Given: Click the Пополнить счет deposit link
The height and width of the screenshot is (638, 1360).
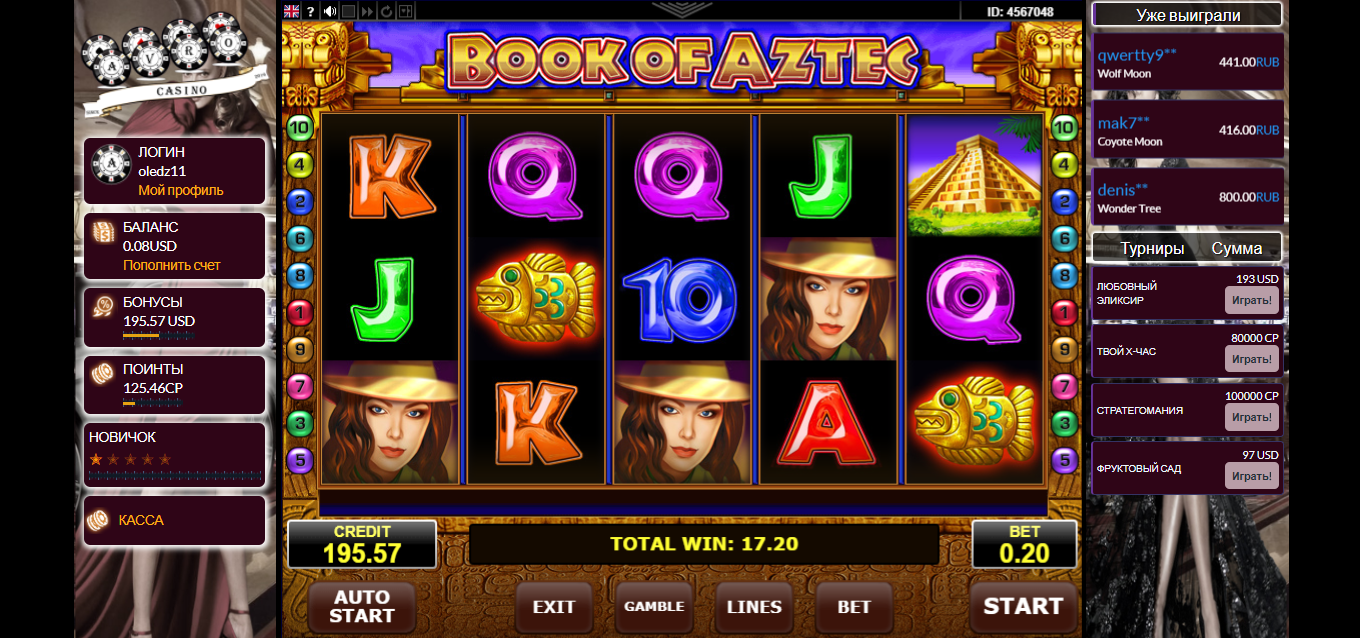Looking at the screenshot, I should point(172,265).
